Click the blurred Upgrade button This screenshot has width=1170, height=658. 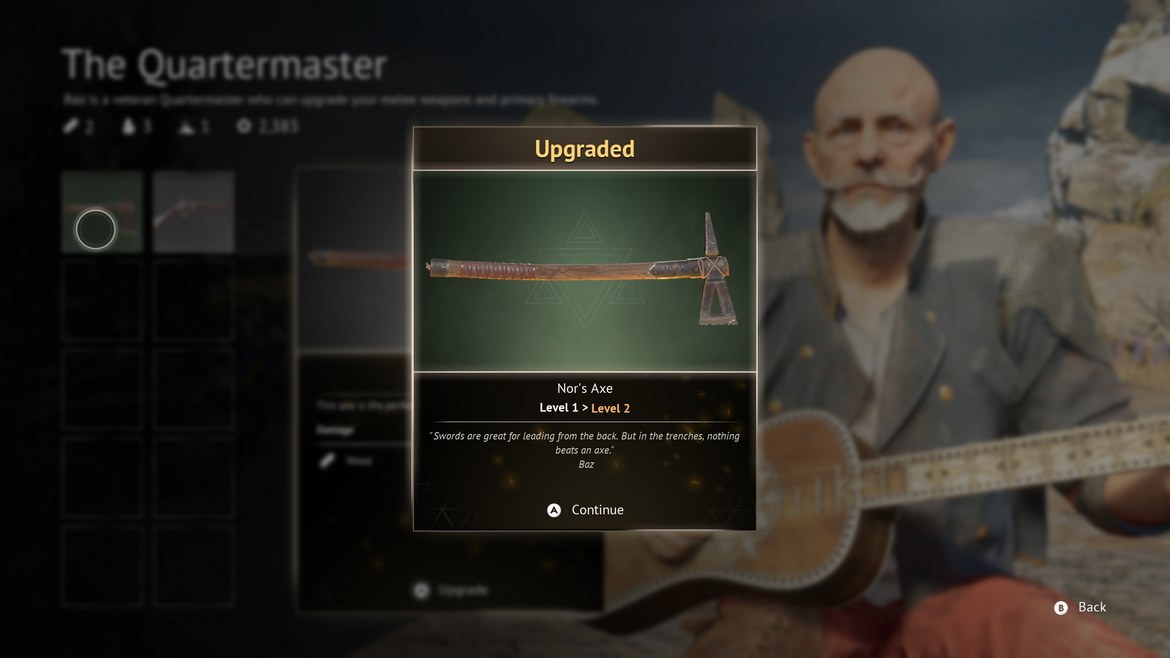click(452, 590)
